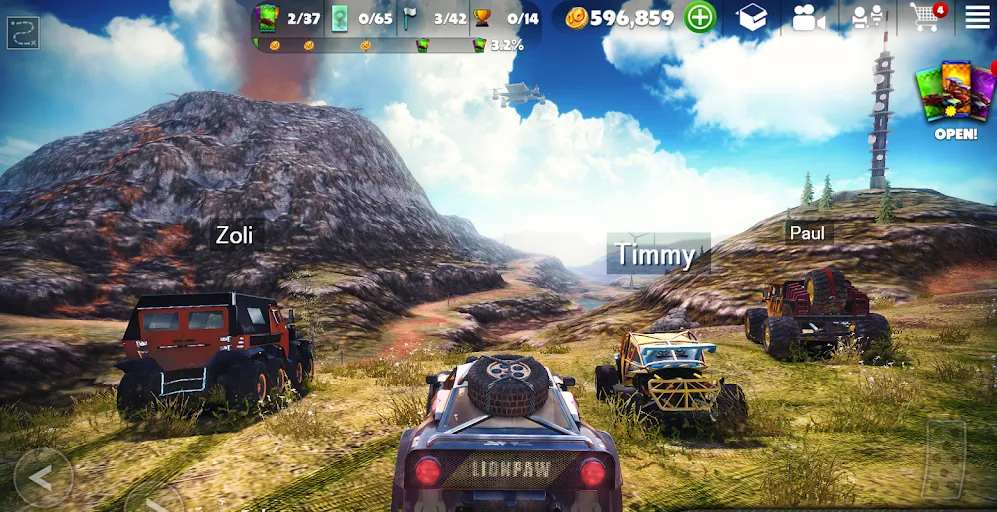Steer left with the left arrow button
Viewport: 997px width, 512px height.
pos(42,477)
